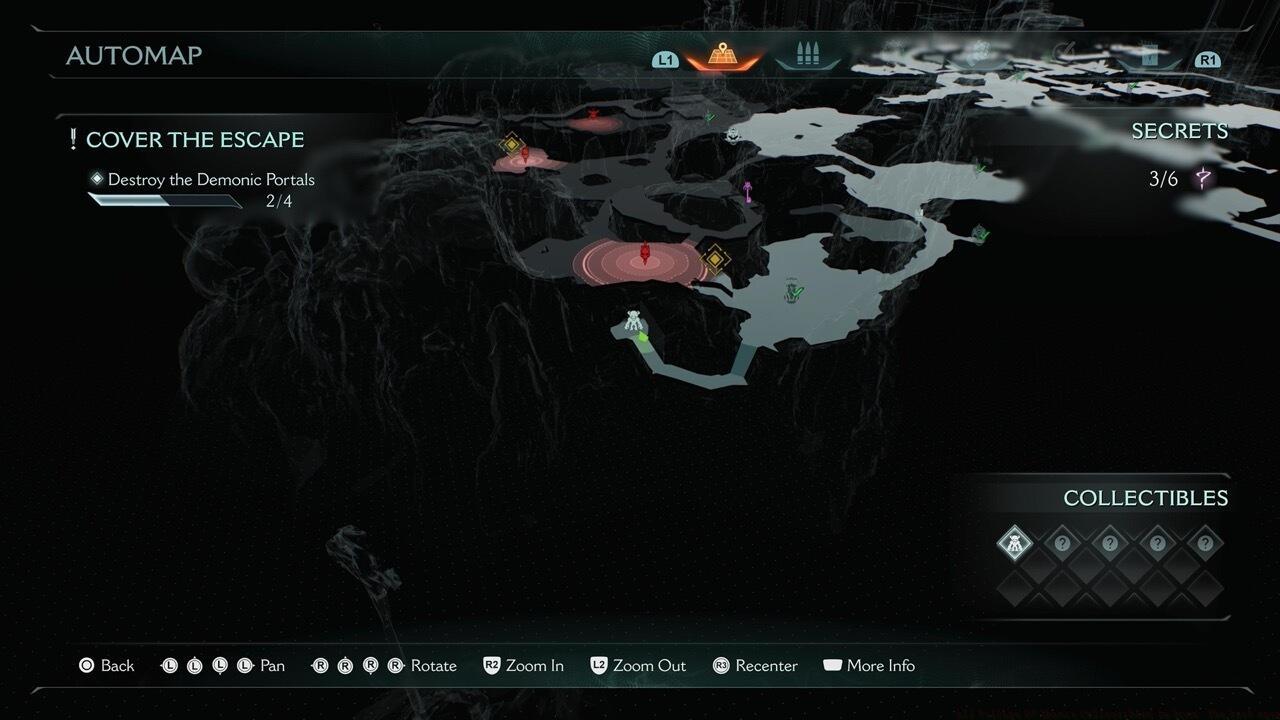Select the pink key marker on the map
1280x720 pixels.
748,191
